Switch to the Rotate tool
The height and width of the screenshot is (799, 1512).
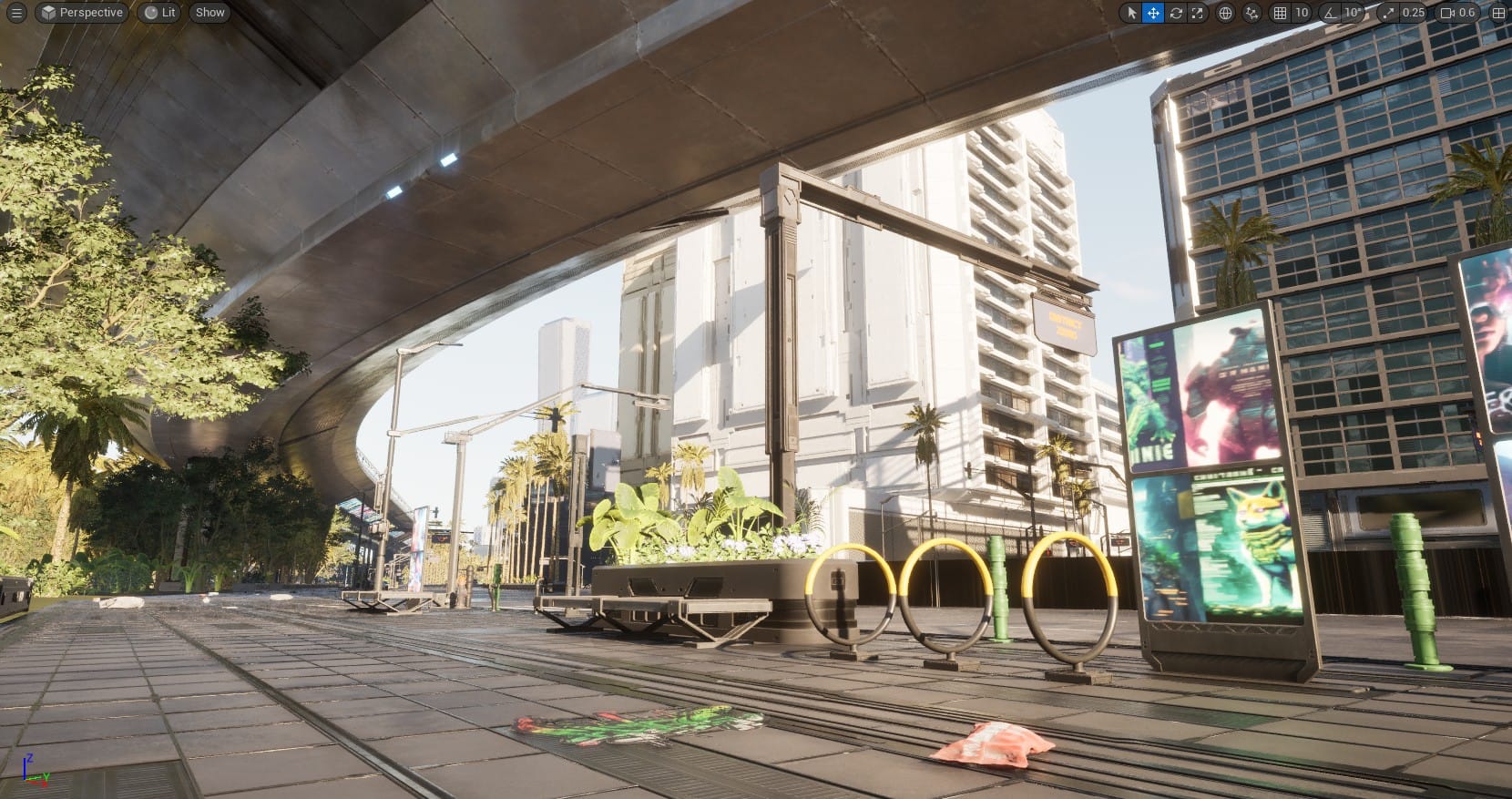coord(1176,13)
